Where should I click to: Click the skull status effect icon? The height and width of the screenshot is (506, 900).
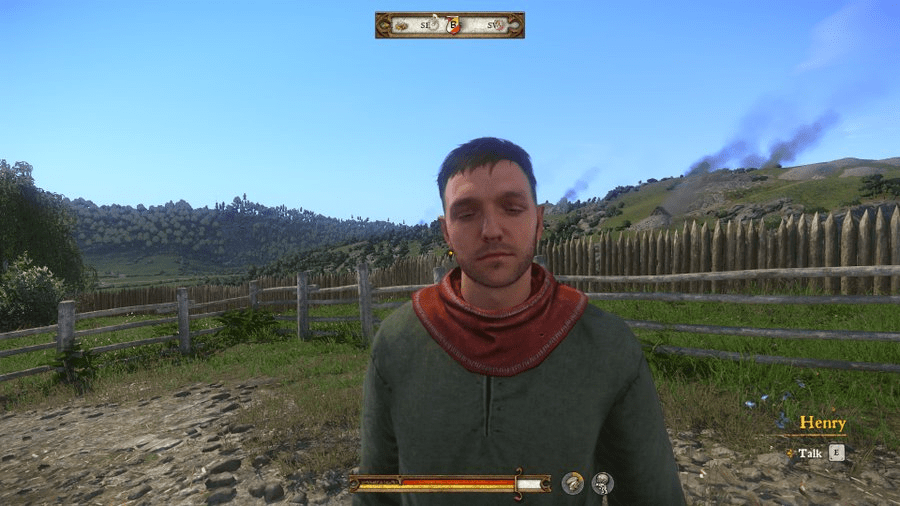point(602,484)
